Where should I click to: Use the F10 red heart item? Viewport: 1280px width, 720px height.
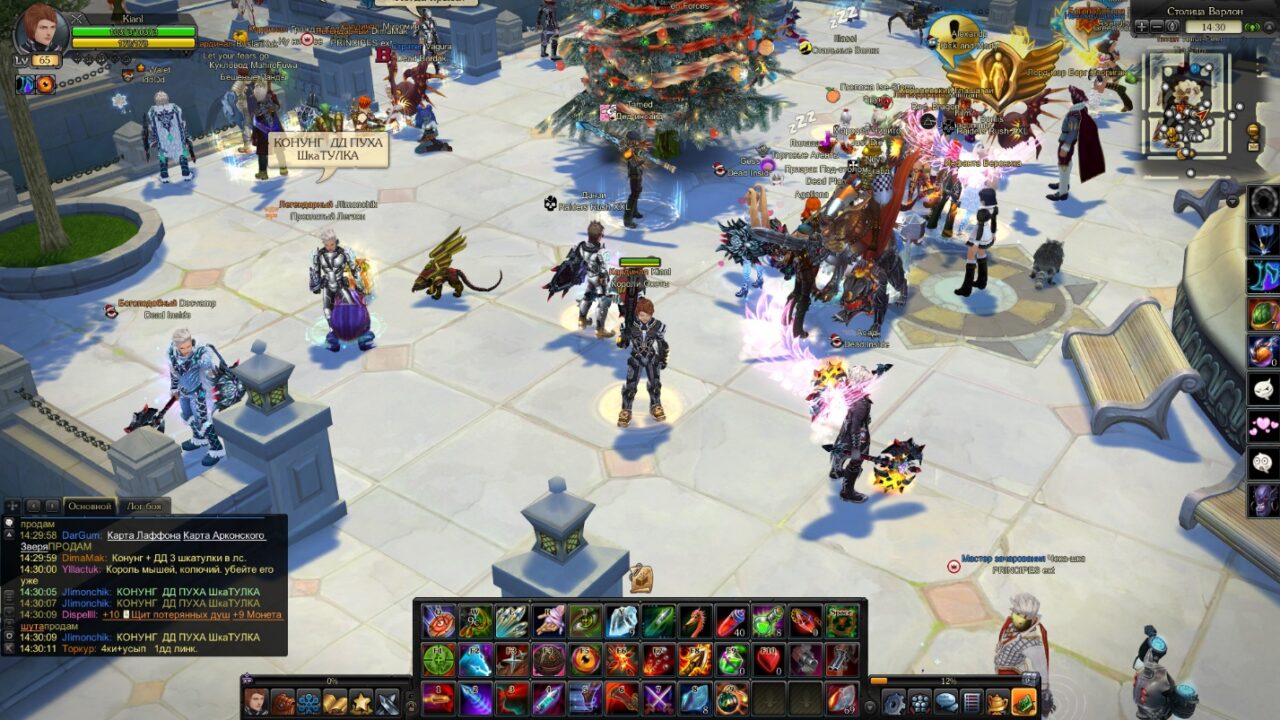coord(769,659)
